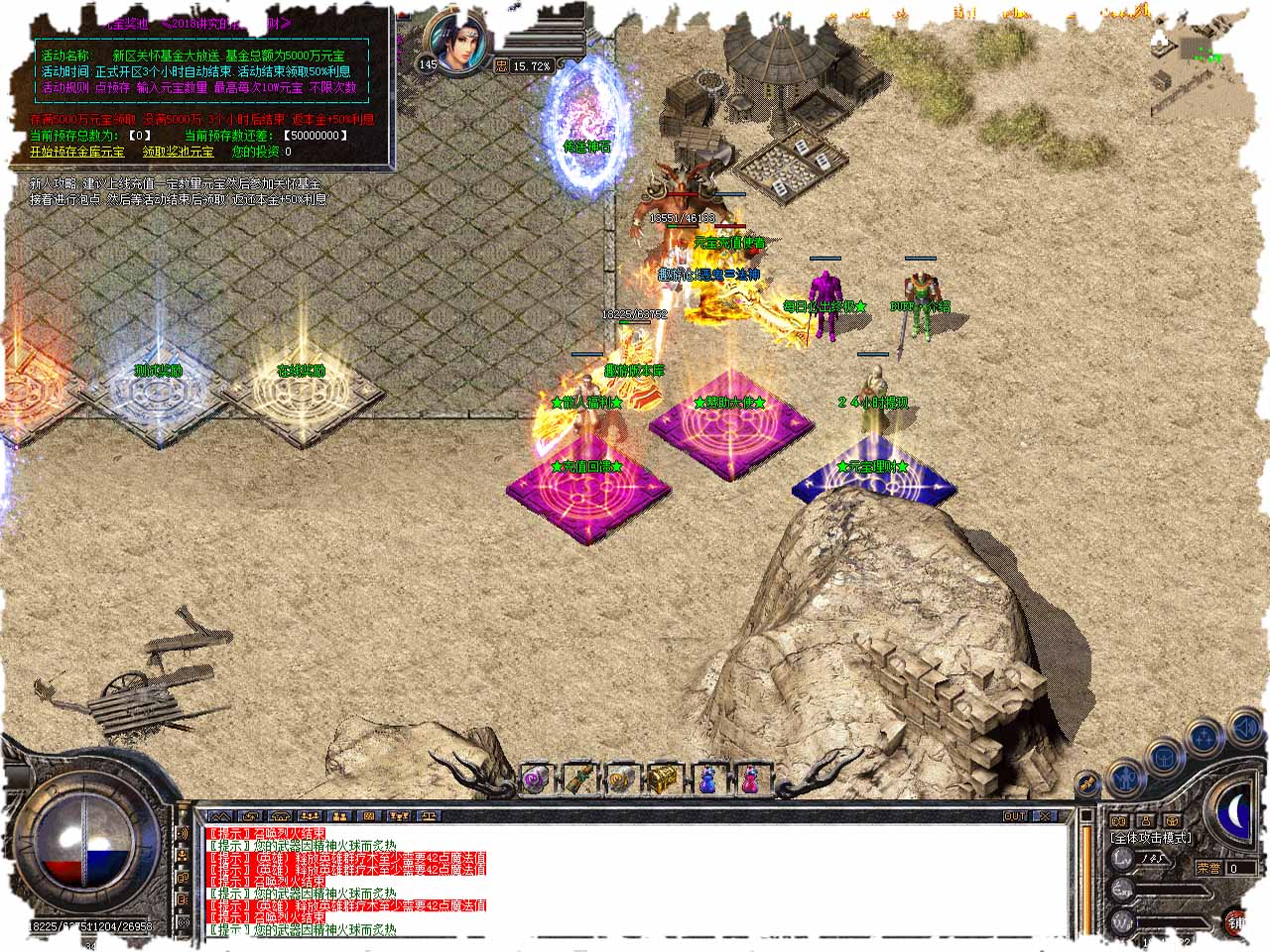Click the '开始预存金库元宝' deposit link

click(77, 152)
